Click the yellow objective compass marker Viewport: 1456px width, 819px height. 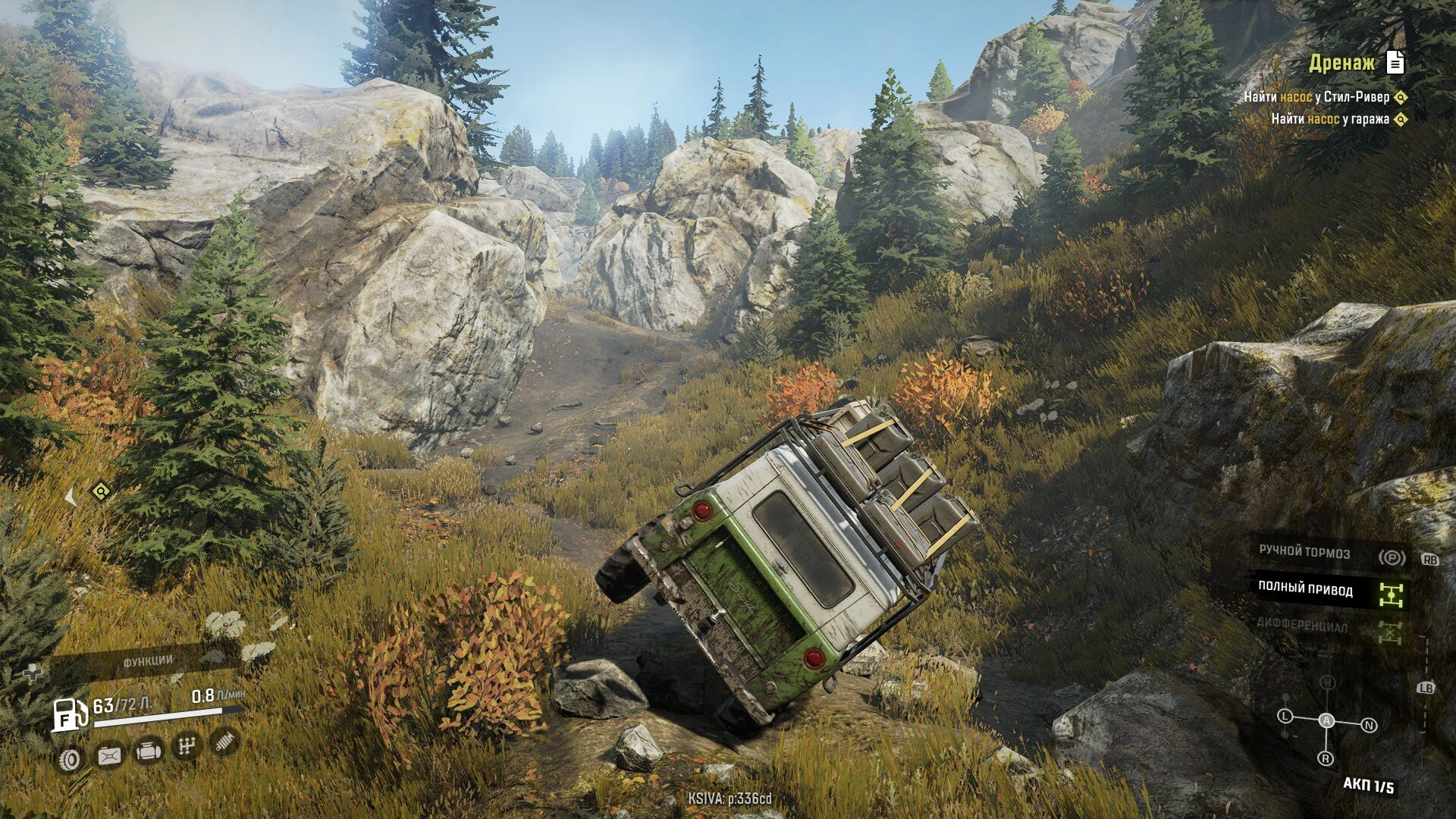(100, 492)
